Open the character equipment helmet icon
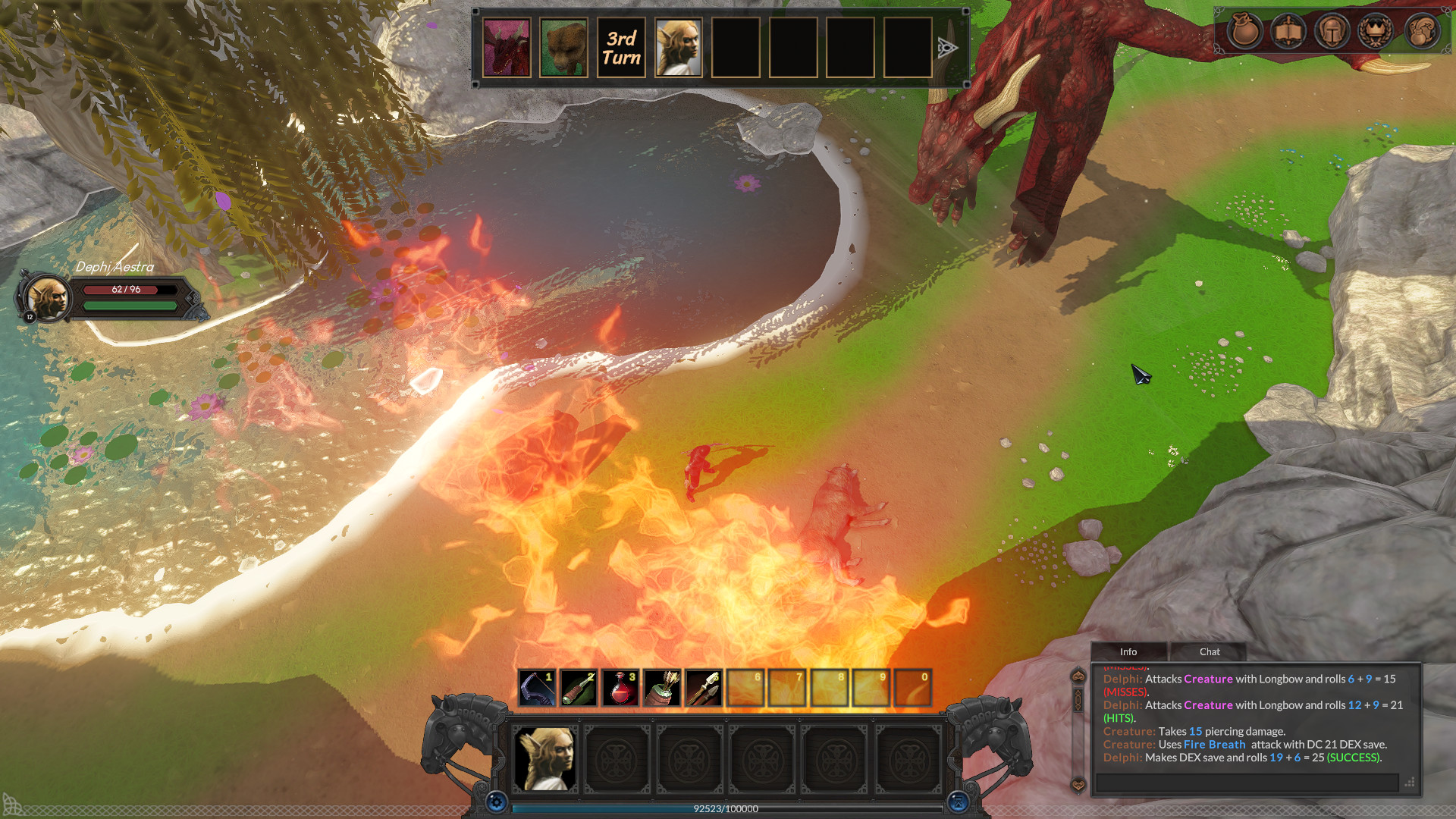This screenshot has width=1456, height=819. pos(1332,32)
